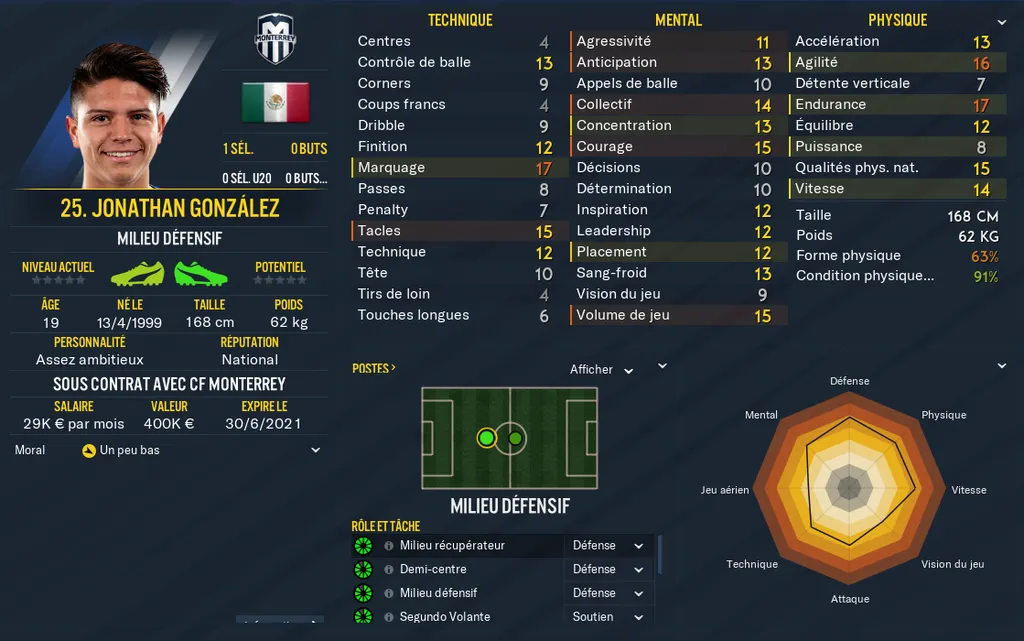Open the attributes panel dropdown arrow
Screen dimensions: 1024x641
[1001, 22]
